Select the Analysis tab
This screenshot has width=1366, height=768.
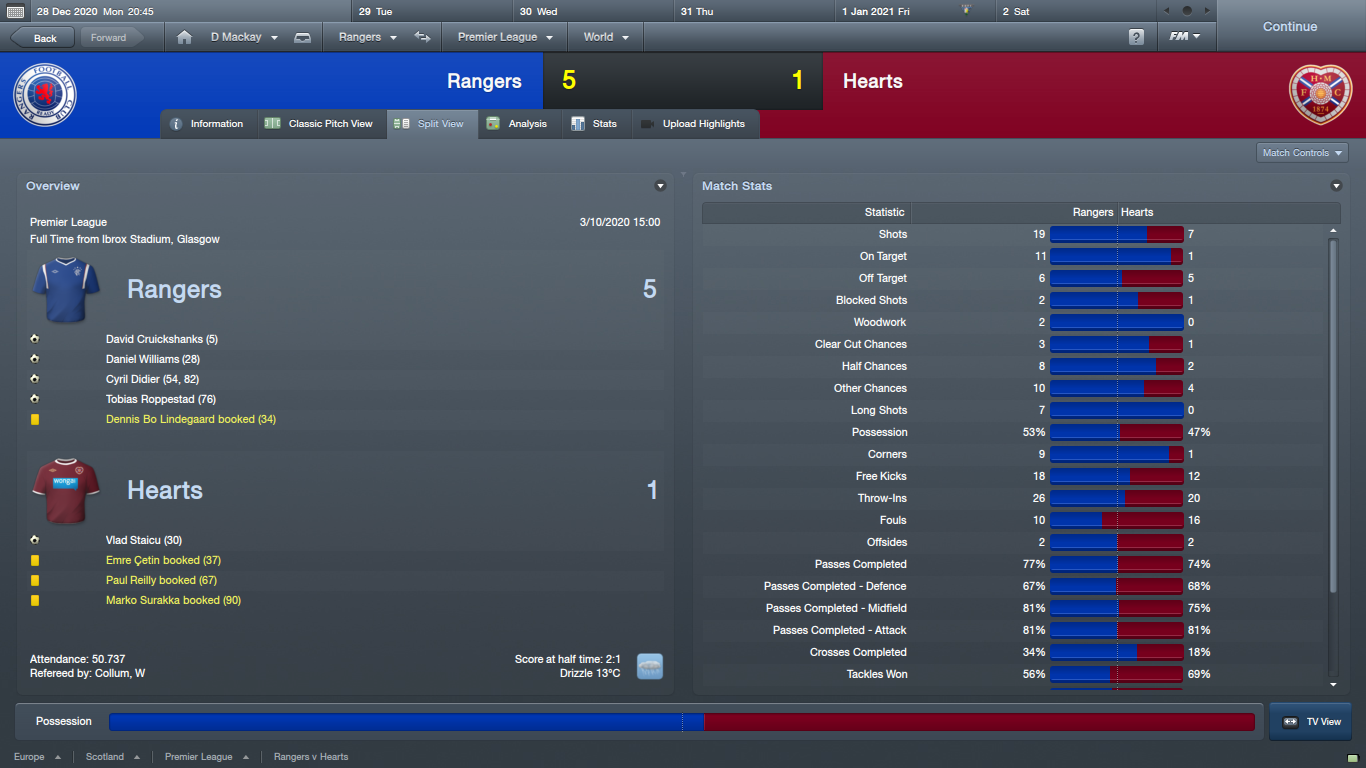pyautogui.click(x=517, y=124)
